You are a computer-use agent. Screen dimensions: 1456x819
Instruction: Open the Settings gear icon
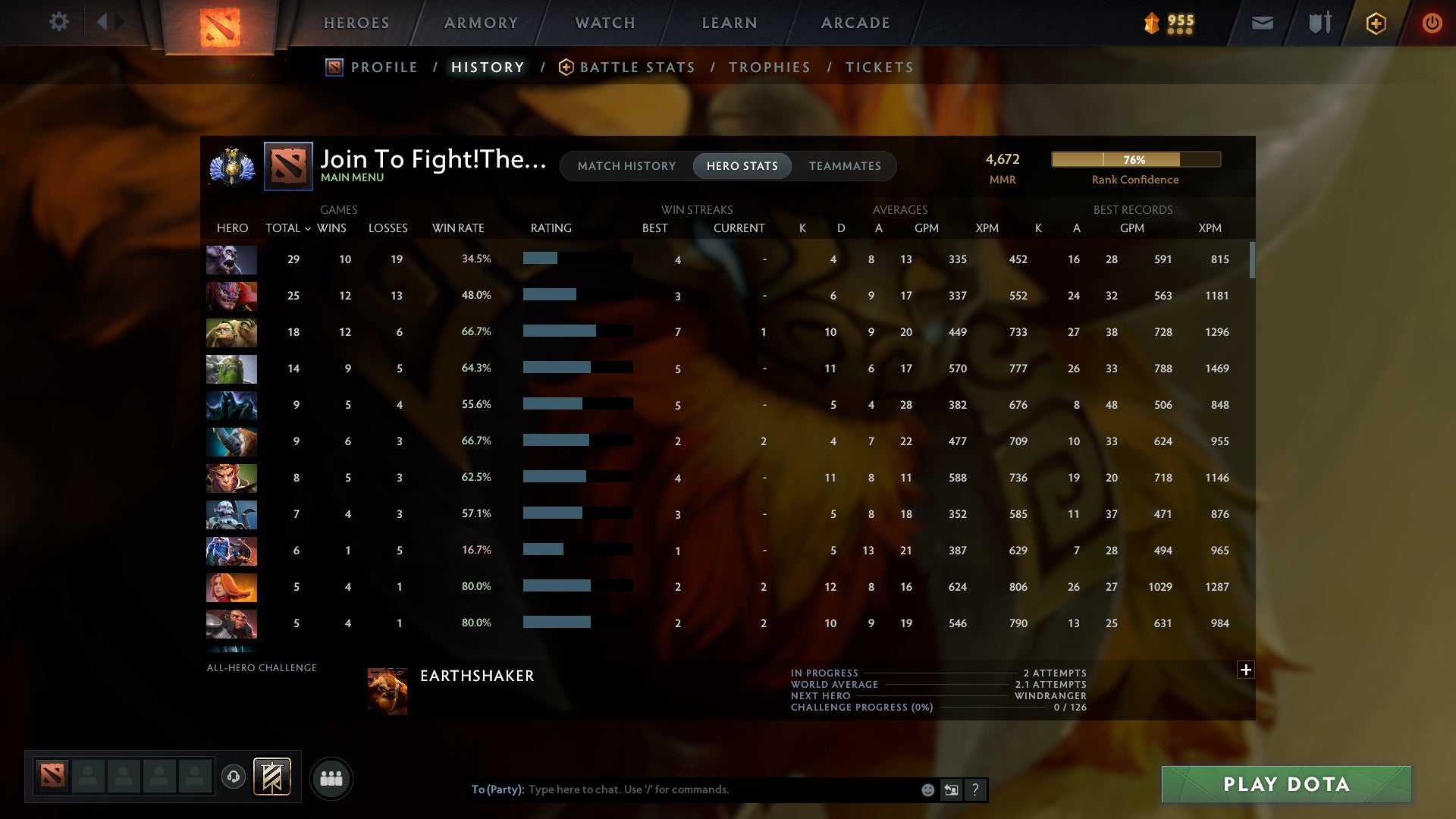click(59, 22)
